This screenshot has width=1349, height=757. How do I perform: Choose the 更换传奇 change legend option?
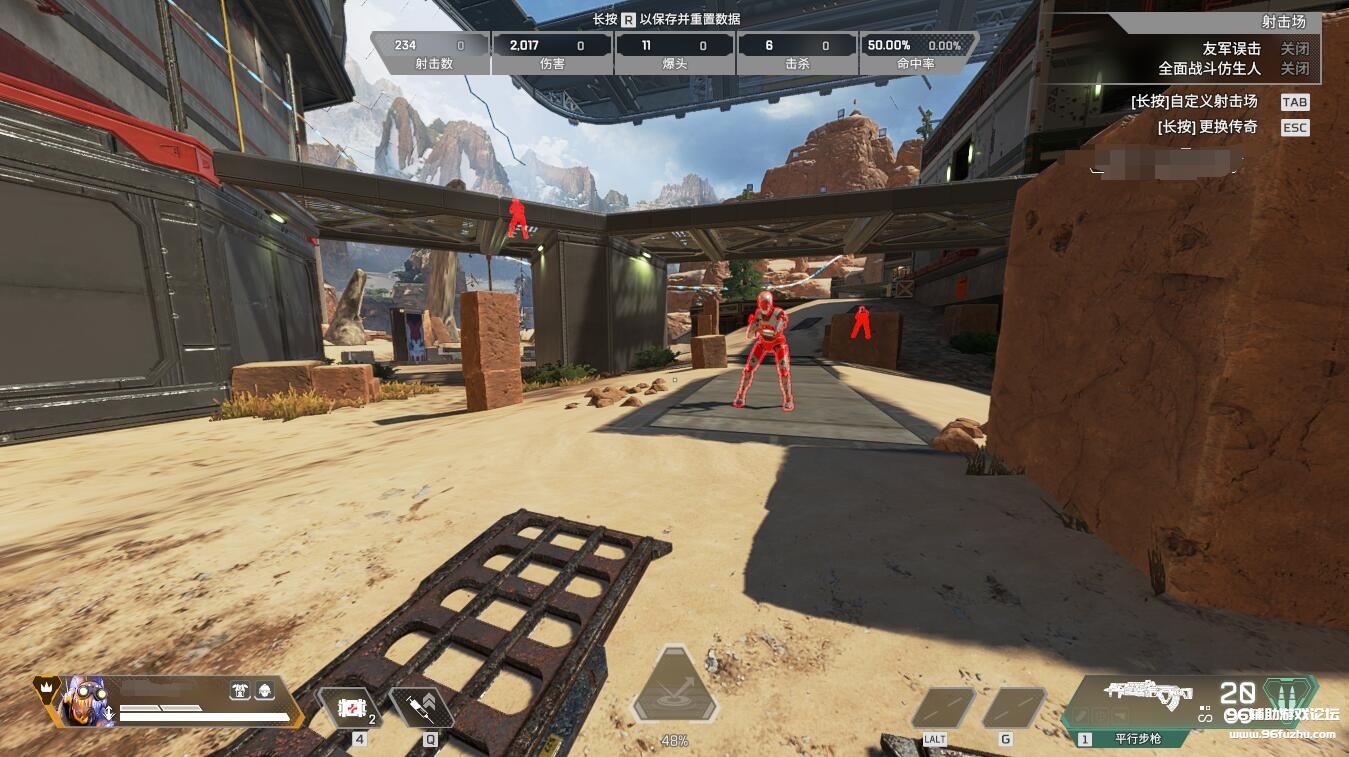[x=1295, y=128]
